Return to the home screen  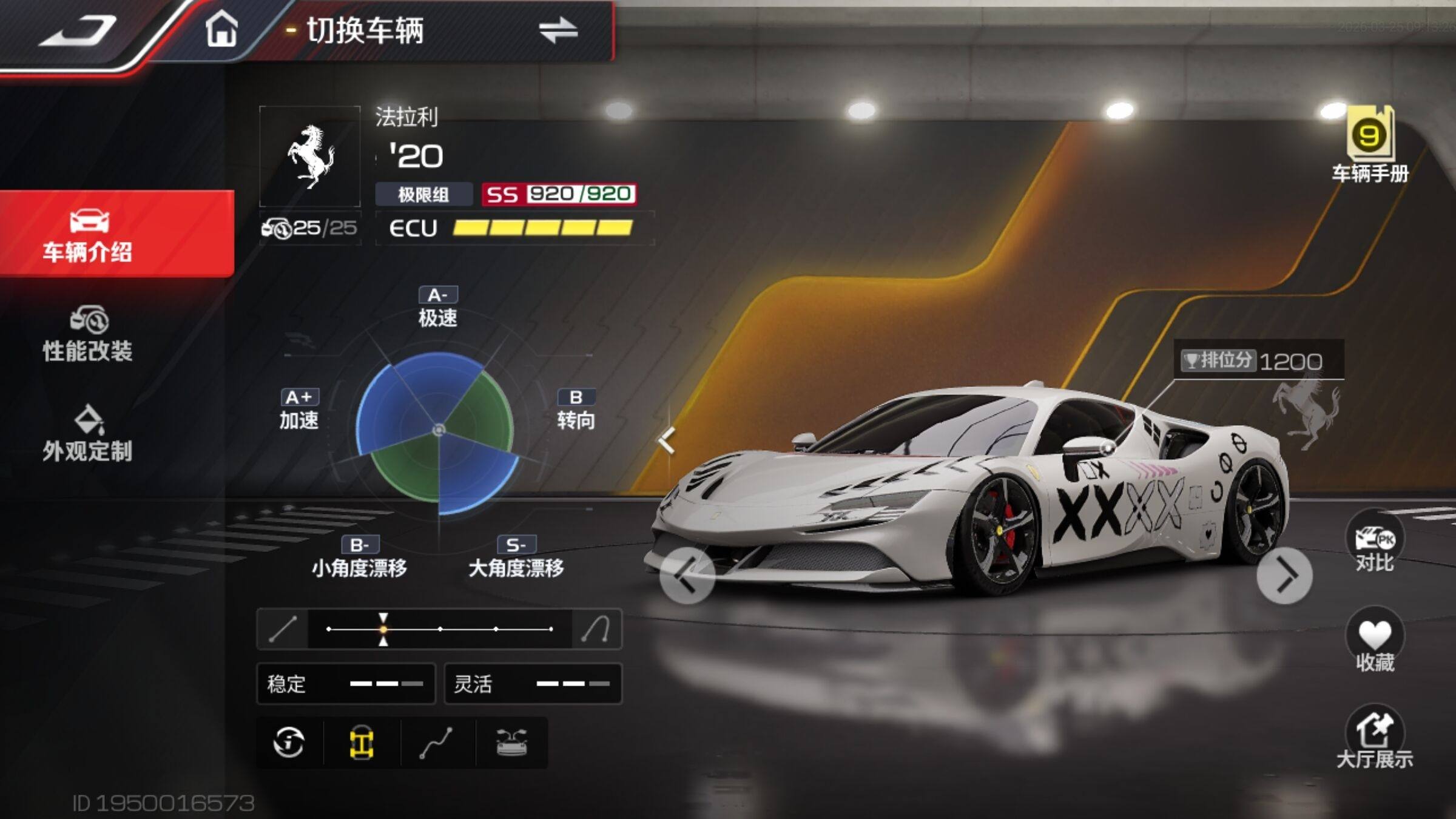click(x=221, y=30)
